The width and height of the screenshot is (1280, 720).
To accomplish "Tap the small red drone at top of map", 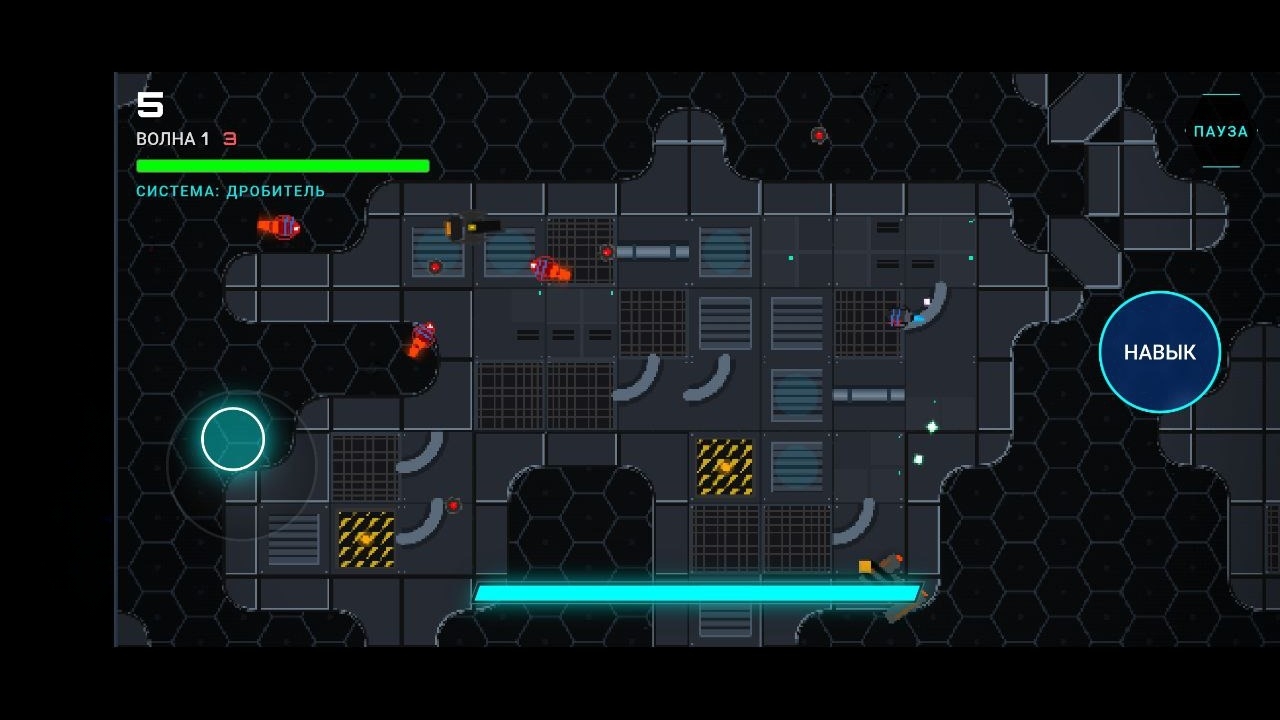I will (818, 134).
